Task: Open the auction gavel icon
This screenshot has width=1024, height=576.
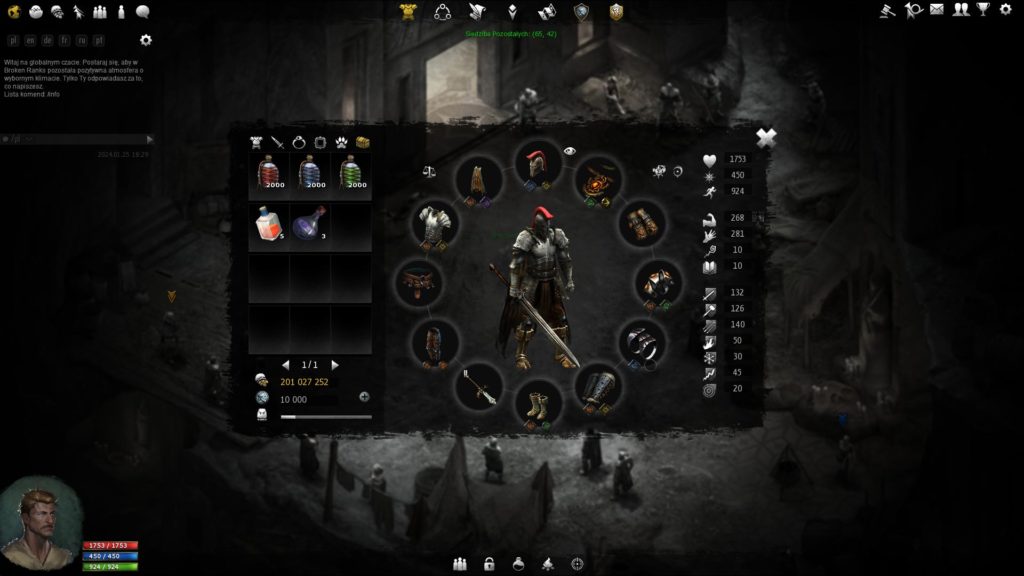Action: click(887, 10)
